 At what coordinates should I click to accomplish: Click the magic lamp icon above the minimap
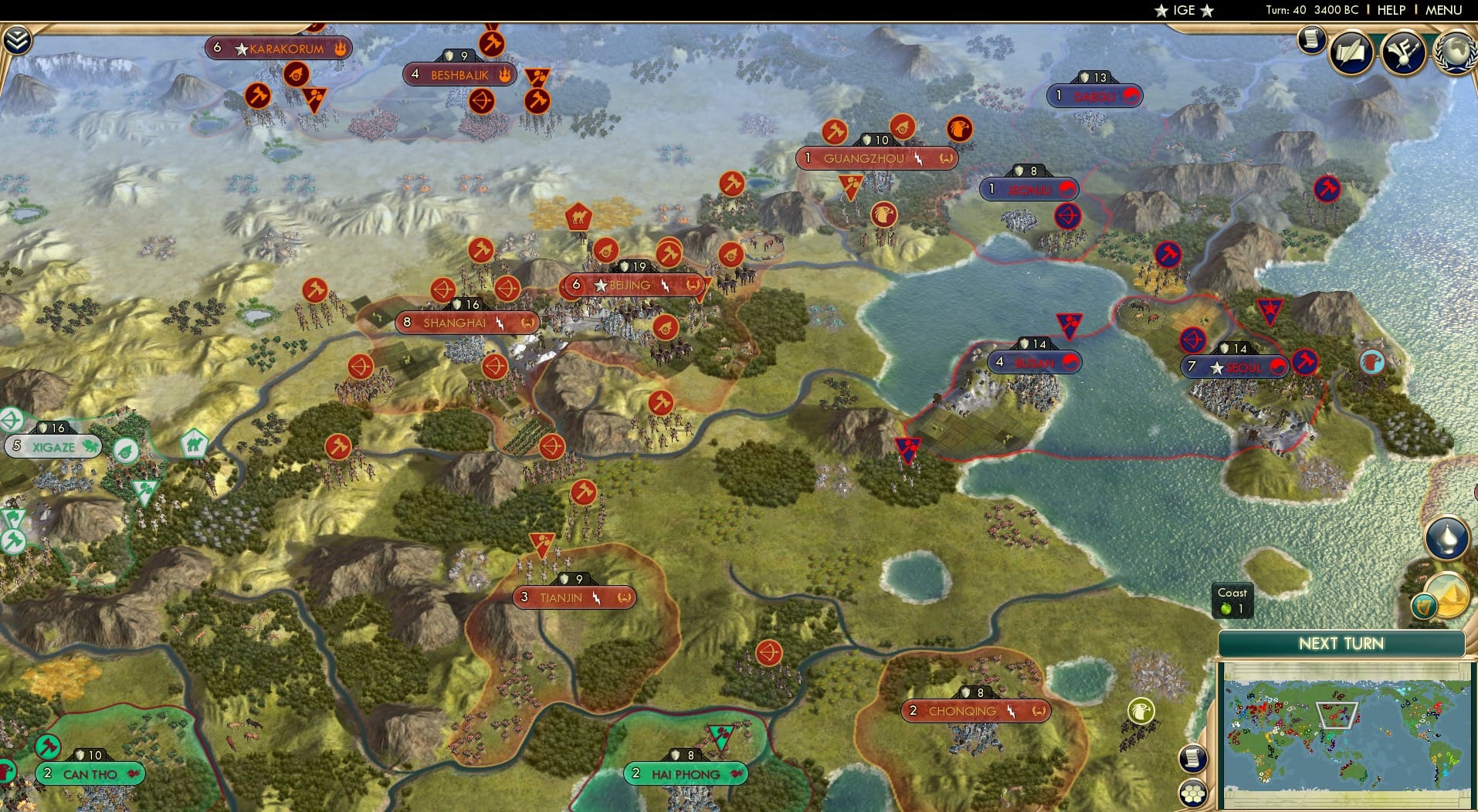click(x=1446, y=538)
